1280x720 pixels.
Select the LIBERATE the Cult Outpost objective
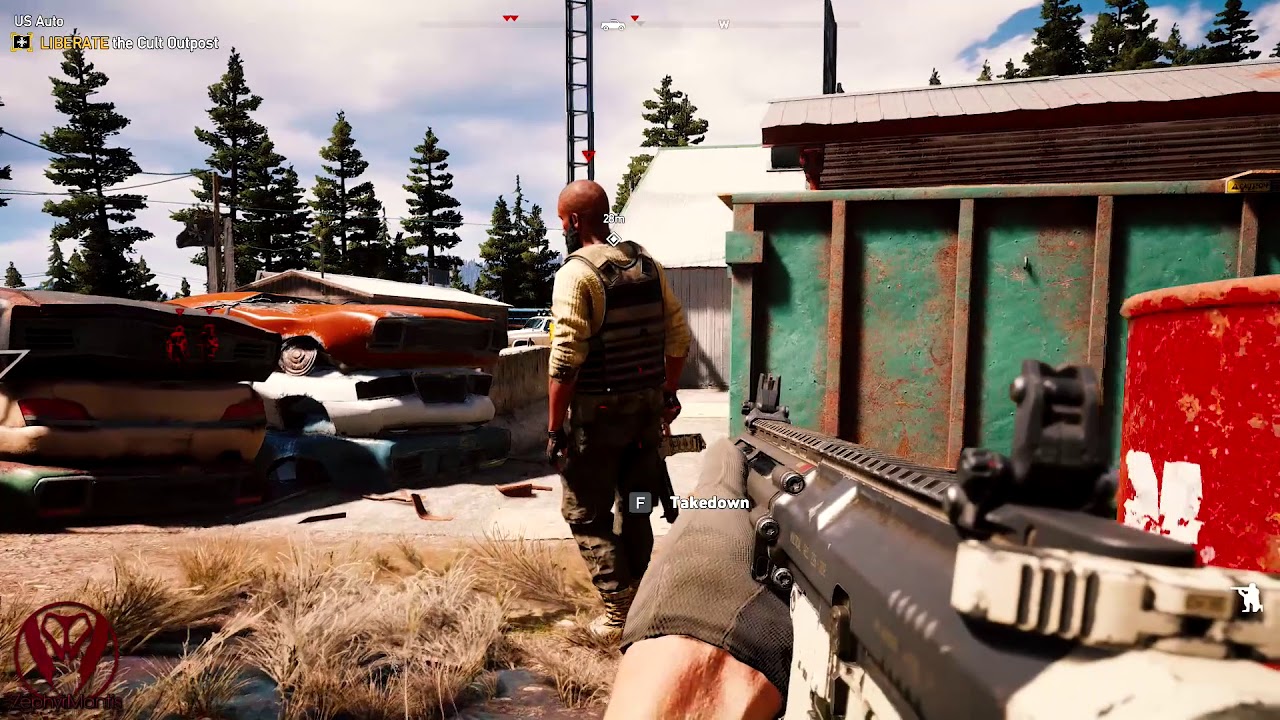[128, 43]
